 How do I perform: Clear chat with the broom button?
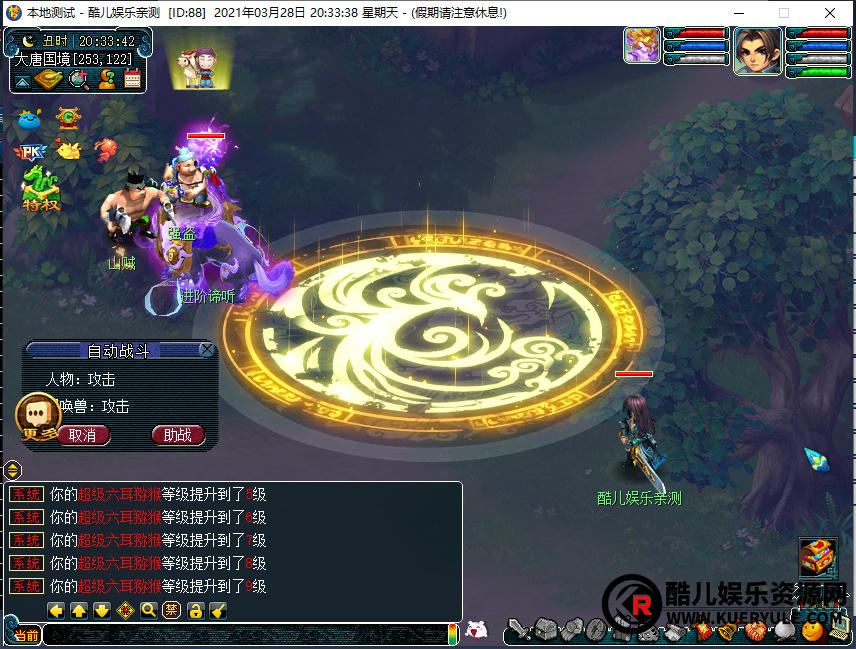pyautogui.click(x=218, y=611)
